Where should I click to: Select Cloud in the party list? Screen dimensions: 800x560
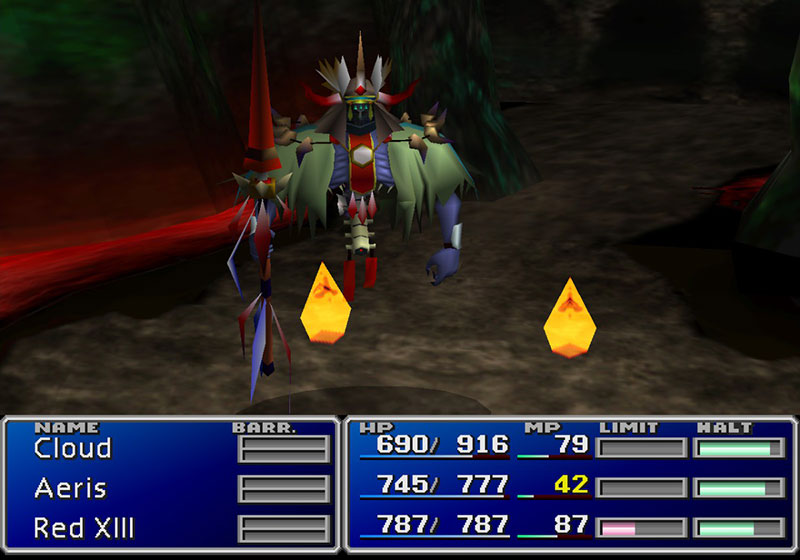pyautogui.click(x=73, y=449)
